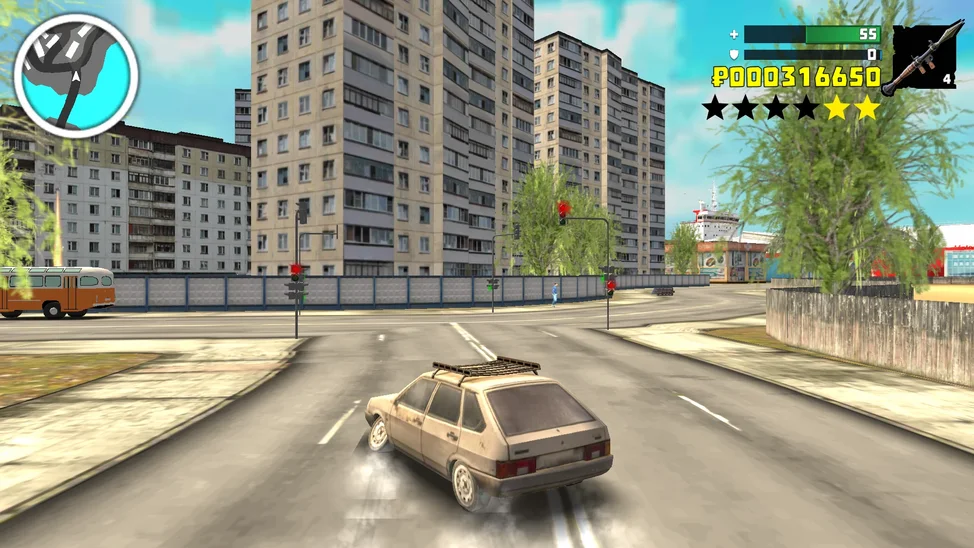Open the circular minimap
This screenshot has height=548, width=974.
pos(76,74)
